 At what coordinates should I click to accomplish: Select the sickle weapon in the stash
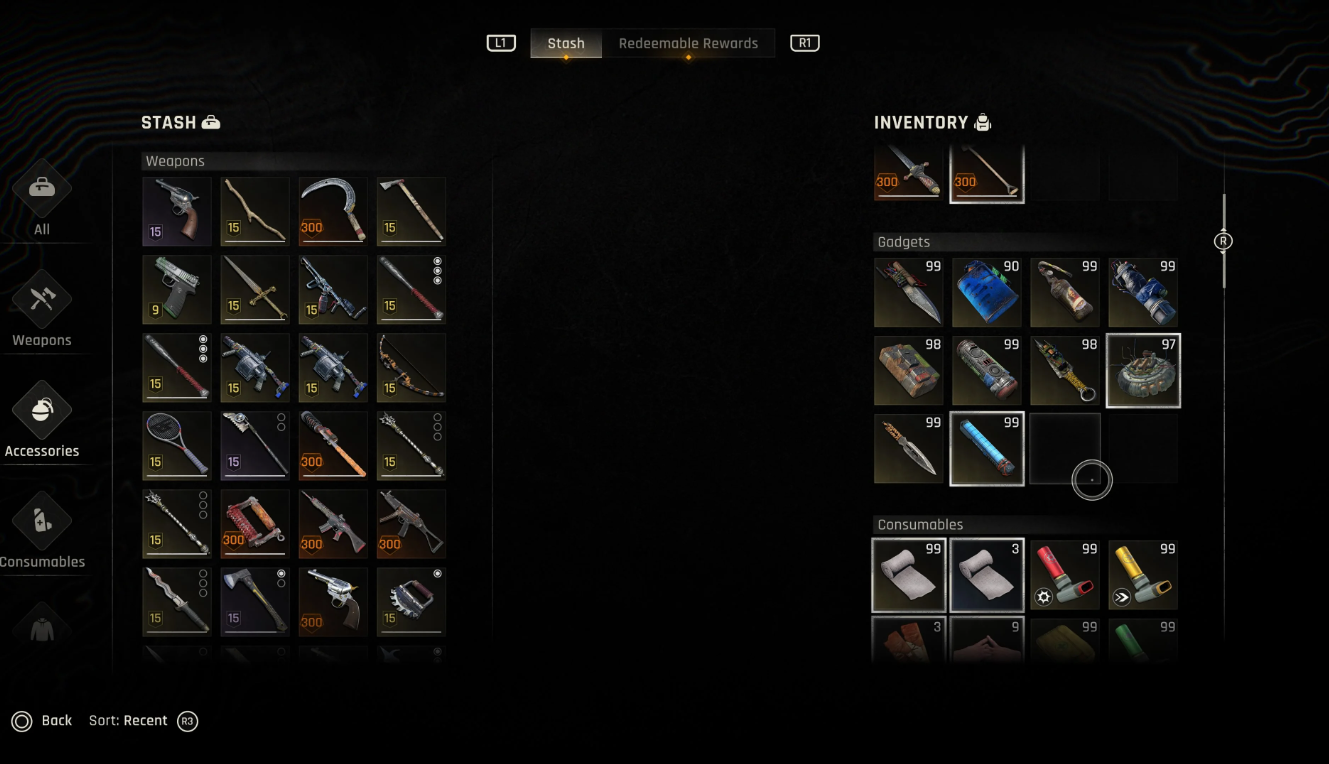333,211
